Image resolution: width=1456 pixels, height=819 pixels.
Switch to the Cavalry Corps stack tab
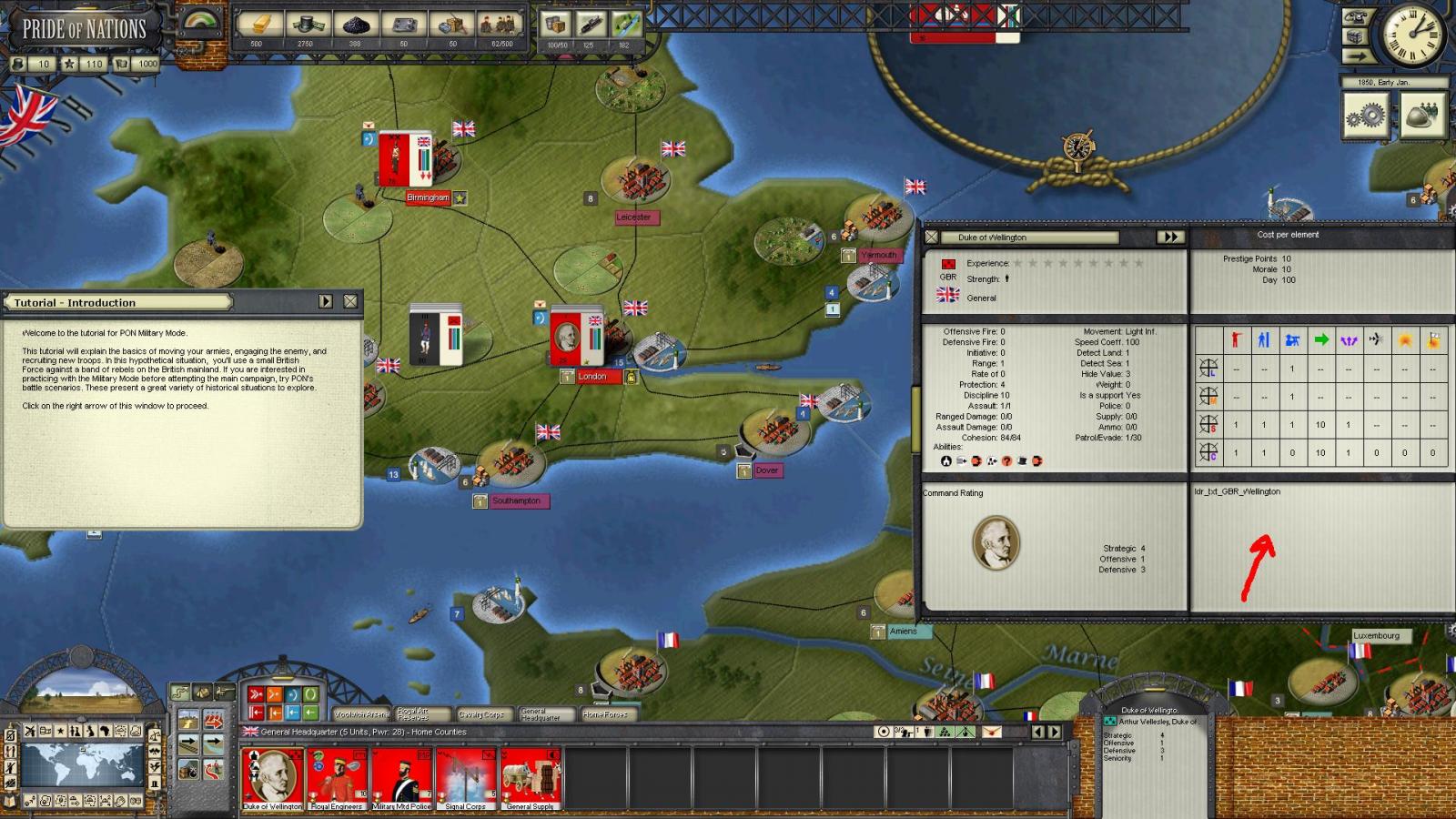(x=481, y=714)
